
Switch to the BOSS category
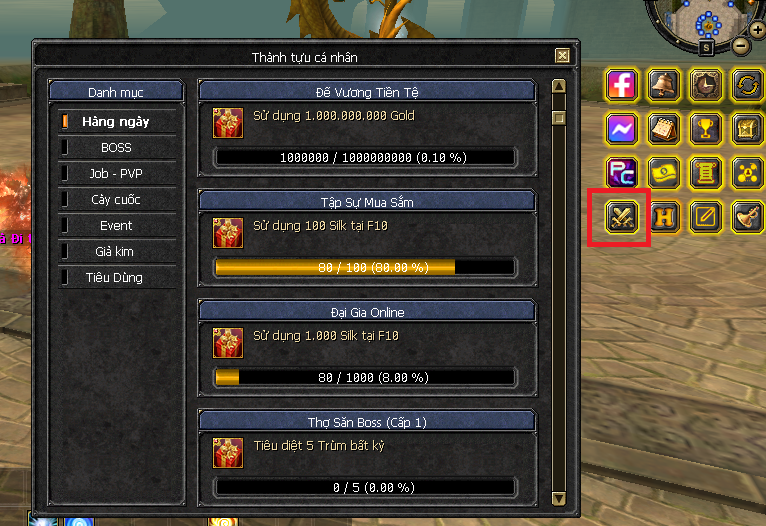(x=116, y=148)
